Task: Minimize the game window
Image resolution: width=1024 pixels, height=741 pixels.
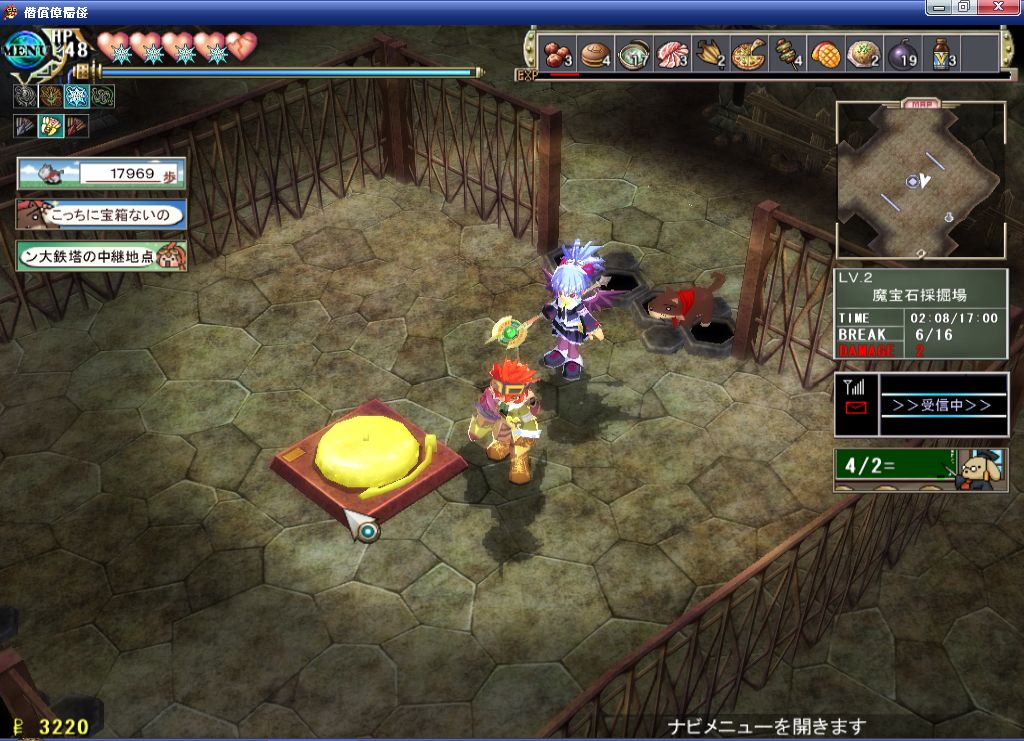Action: click(x=939, y=7)
